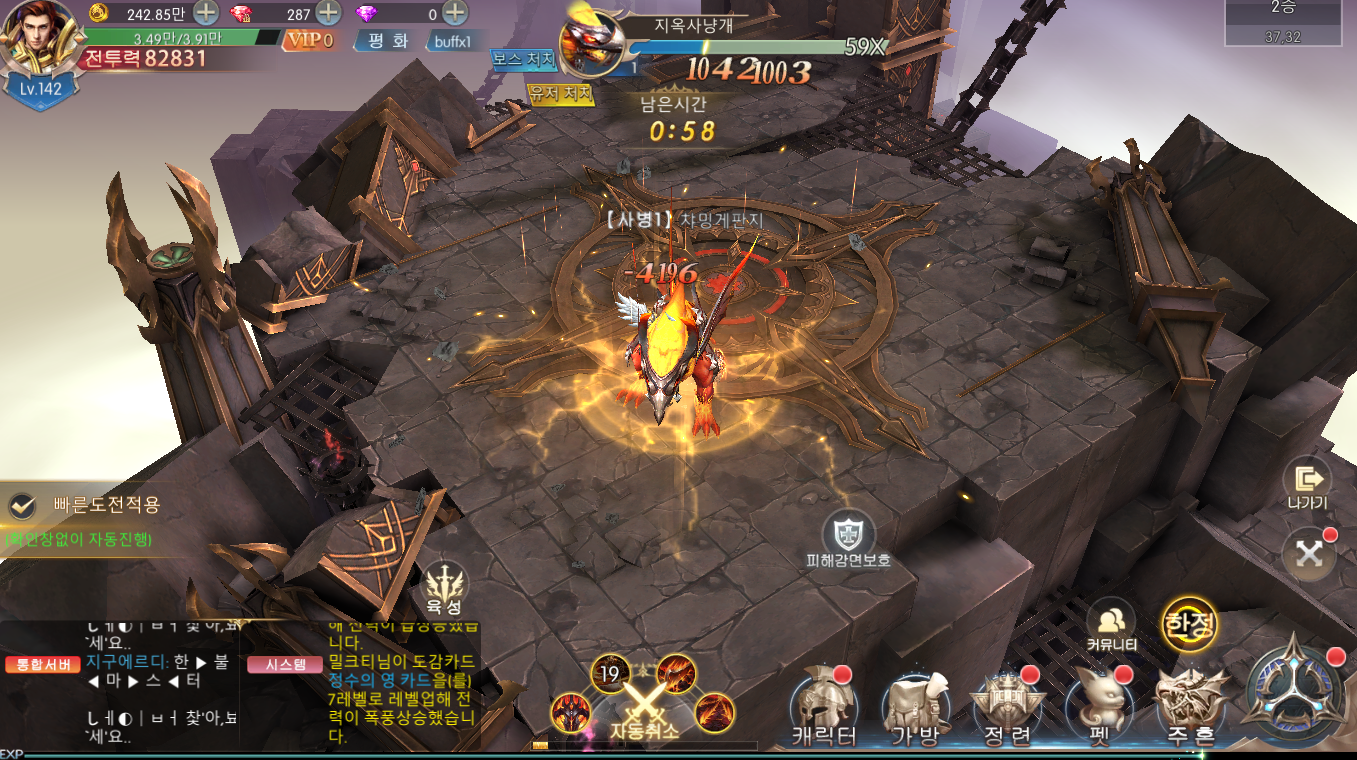This screenshot has width=1357, height=760.
Task: Open the 통합서버 chat channel
Action: click(x=42, y=665)
